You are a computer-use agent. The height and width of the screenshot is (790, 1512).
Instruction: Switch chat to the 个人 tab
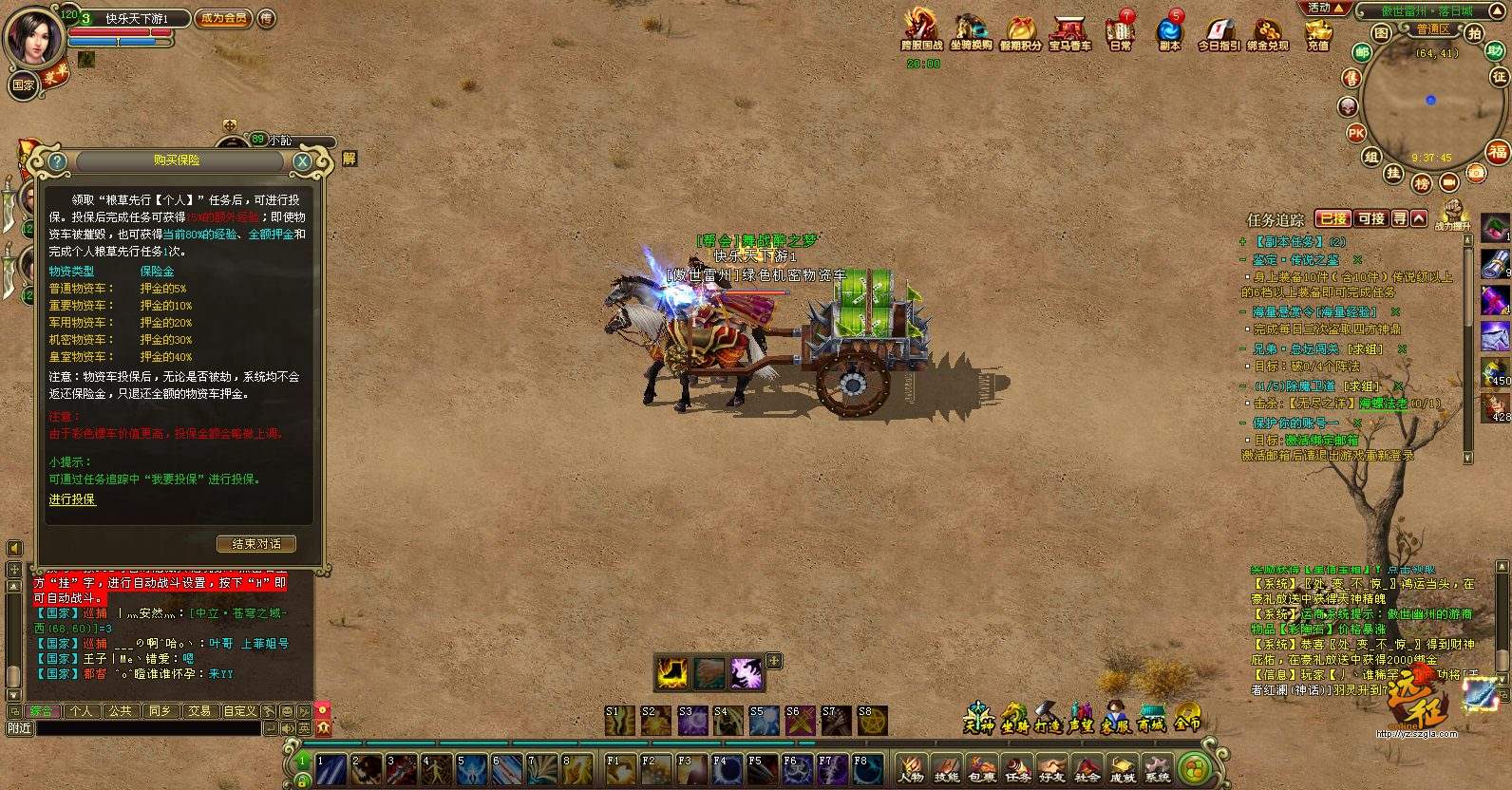click(81, 711)
